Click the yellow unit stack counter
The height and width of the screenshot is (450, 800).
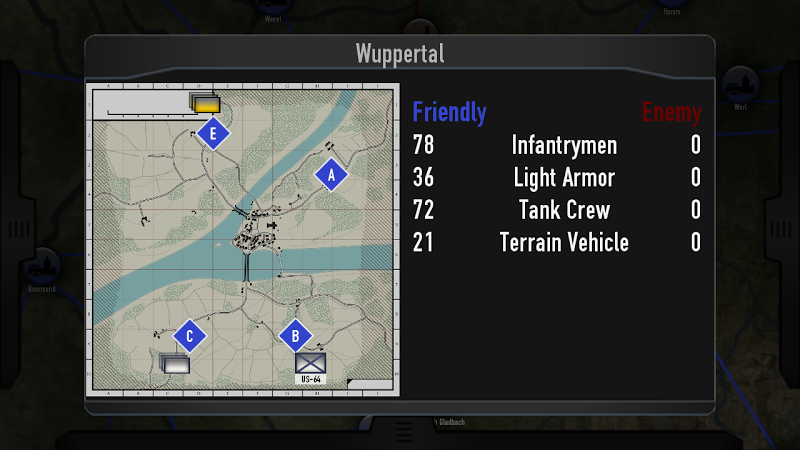206,104
